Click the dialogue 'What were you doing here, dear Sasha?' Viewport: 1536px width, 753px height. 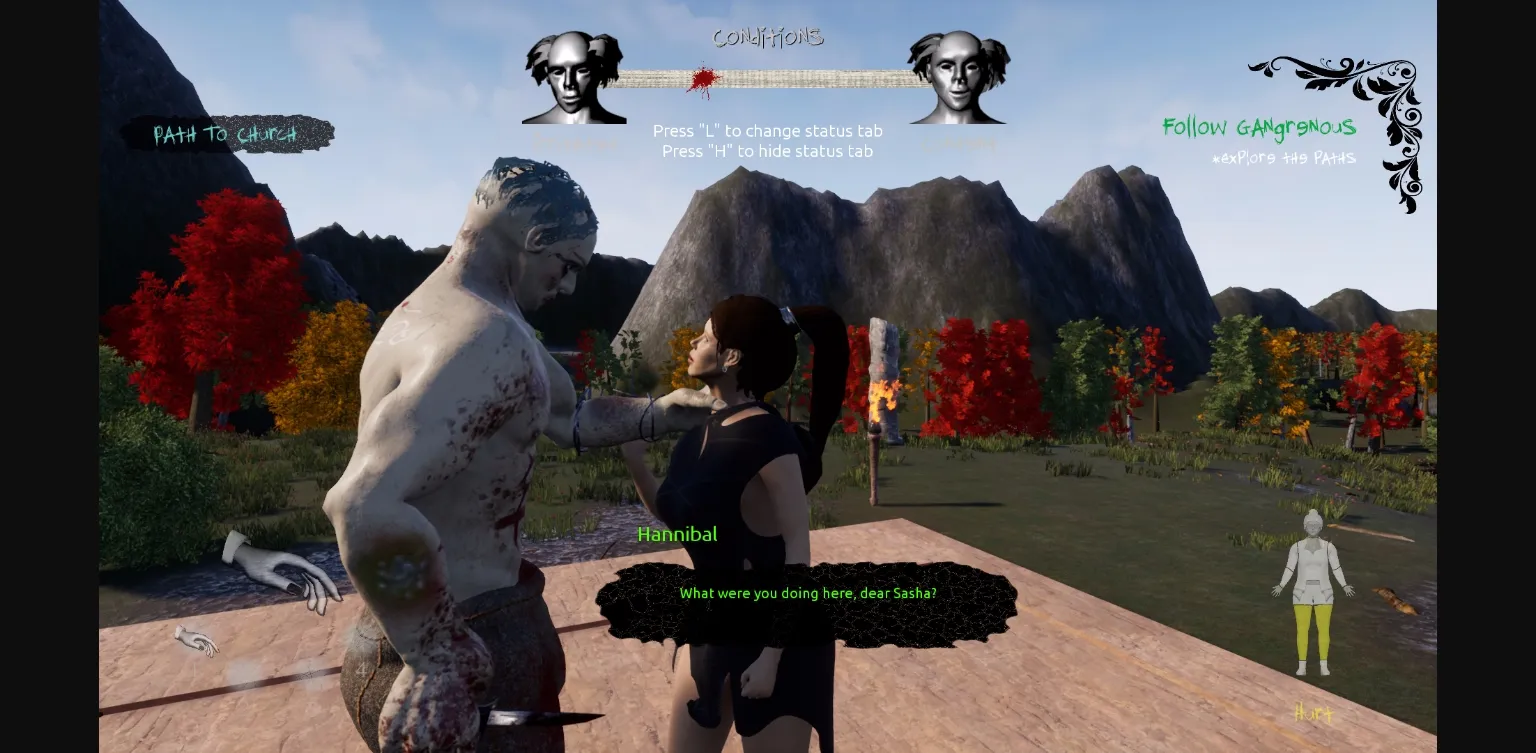[x=808, y=593]
